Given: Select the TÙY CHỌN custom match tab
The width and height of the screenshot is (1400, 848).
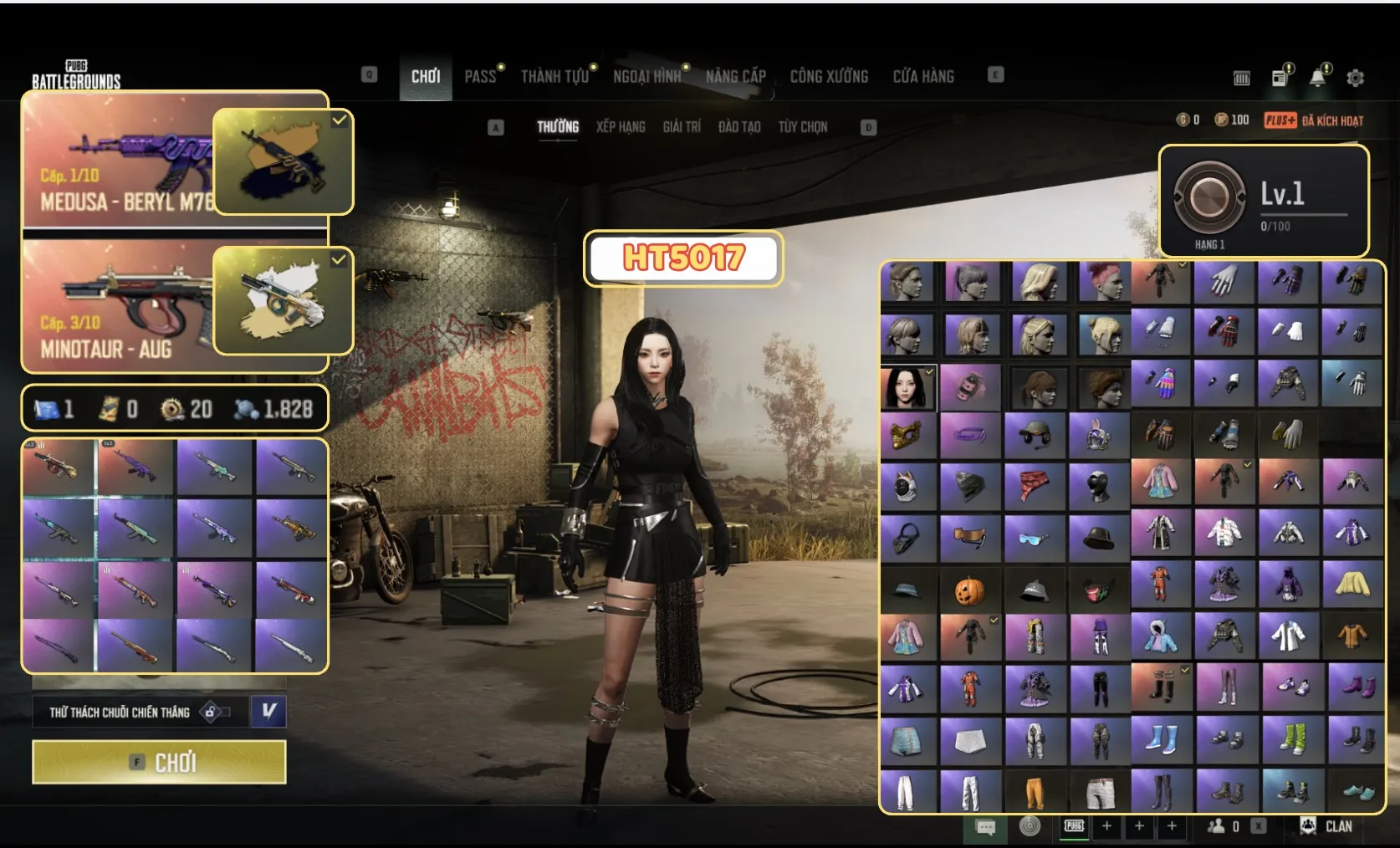Looking at the screenshot, I should (803, 127).
